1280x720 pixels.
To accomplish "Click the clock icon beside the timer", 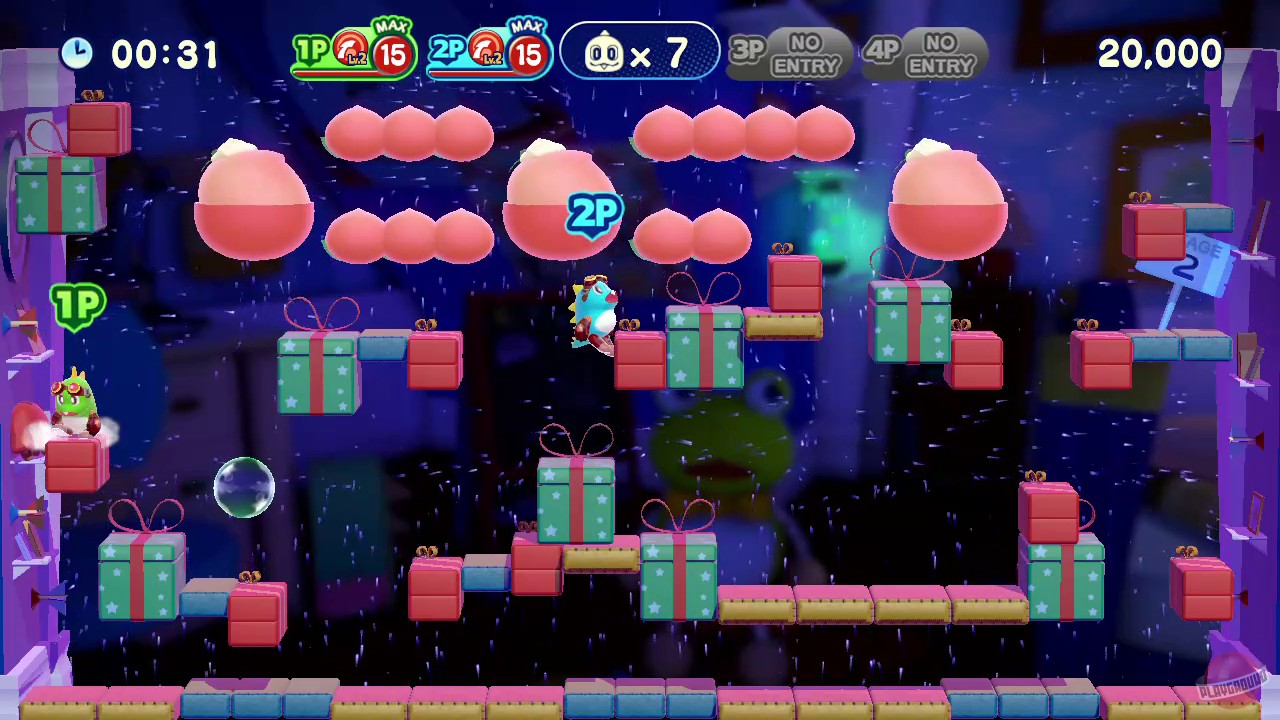I will (x=77, y=54).
